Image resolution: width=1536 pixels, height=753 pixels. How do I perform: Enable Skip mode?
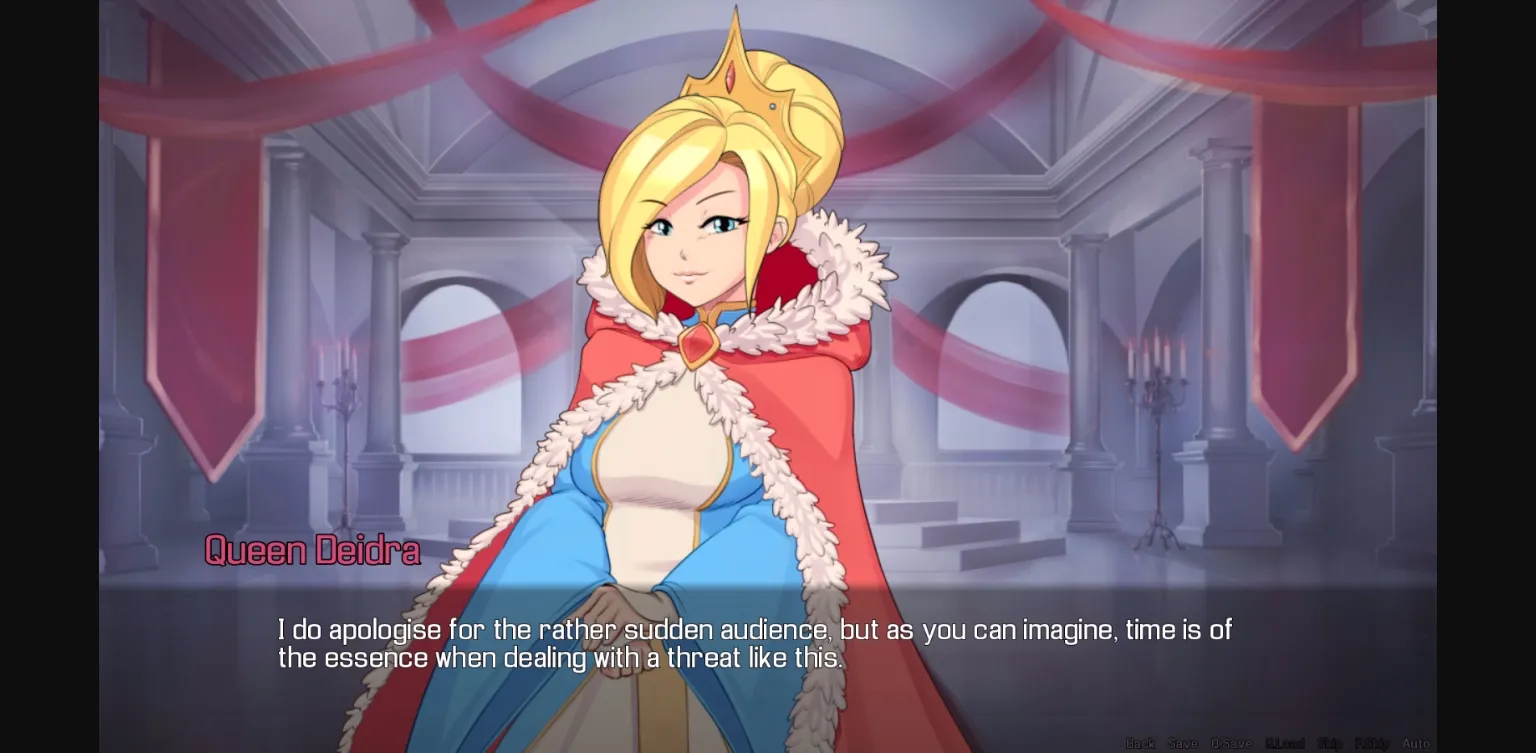1330,744
